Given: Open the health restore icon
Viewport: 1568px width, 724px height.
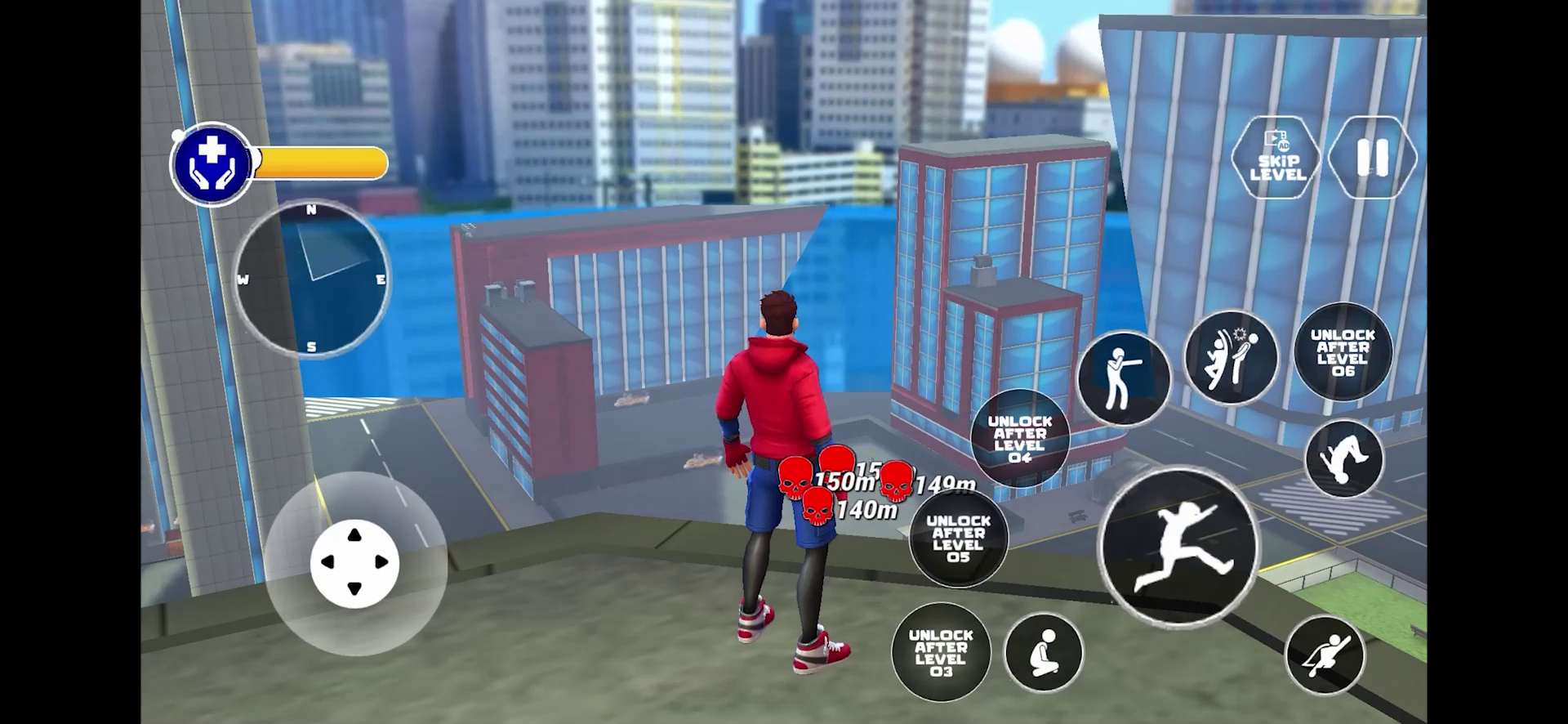Looking at the screenshot, I should click(211, 163).
